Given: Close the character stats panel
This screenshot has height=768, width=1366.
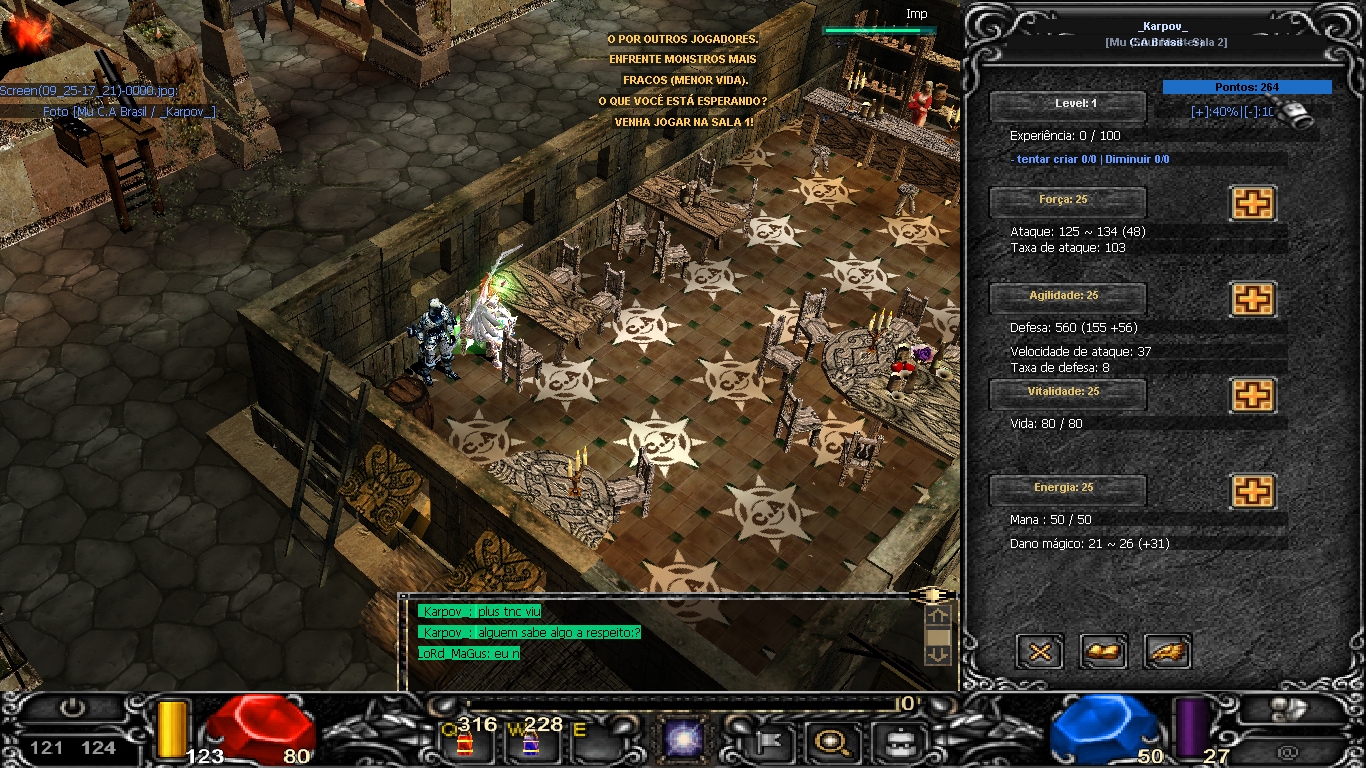Looking at the screenshot, I should (x=1040, y=652).
